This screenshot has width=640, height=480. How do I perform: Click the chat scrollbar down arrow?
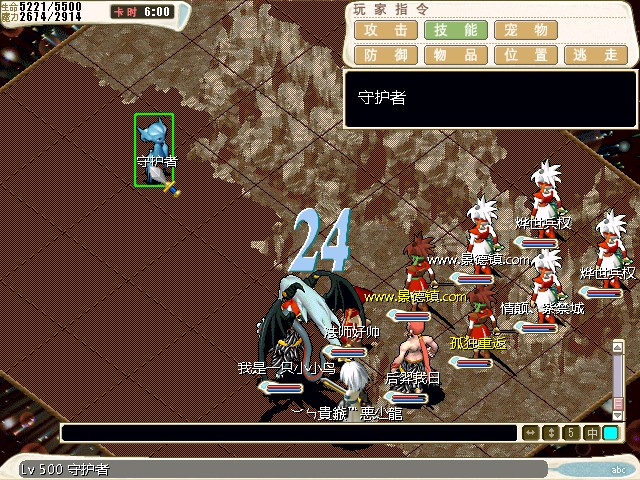618,414
